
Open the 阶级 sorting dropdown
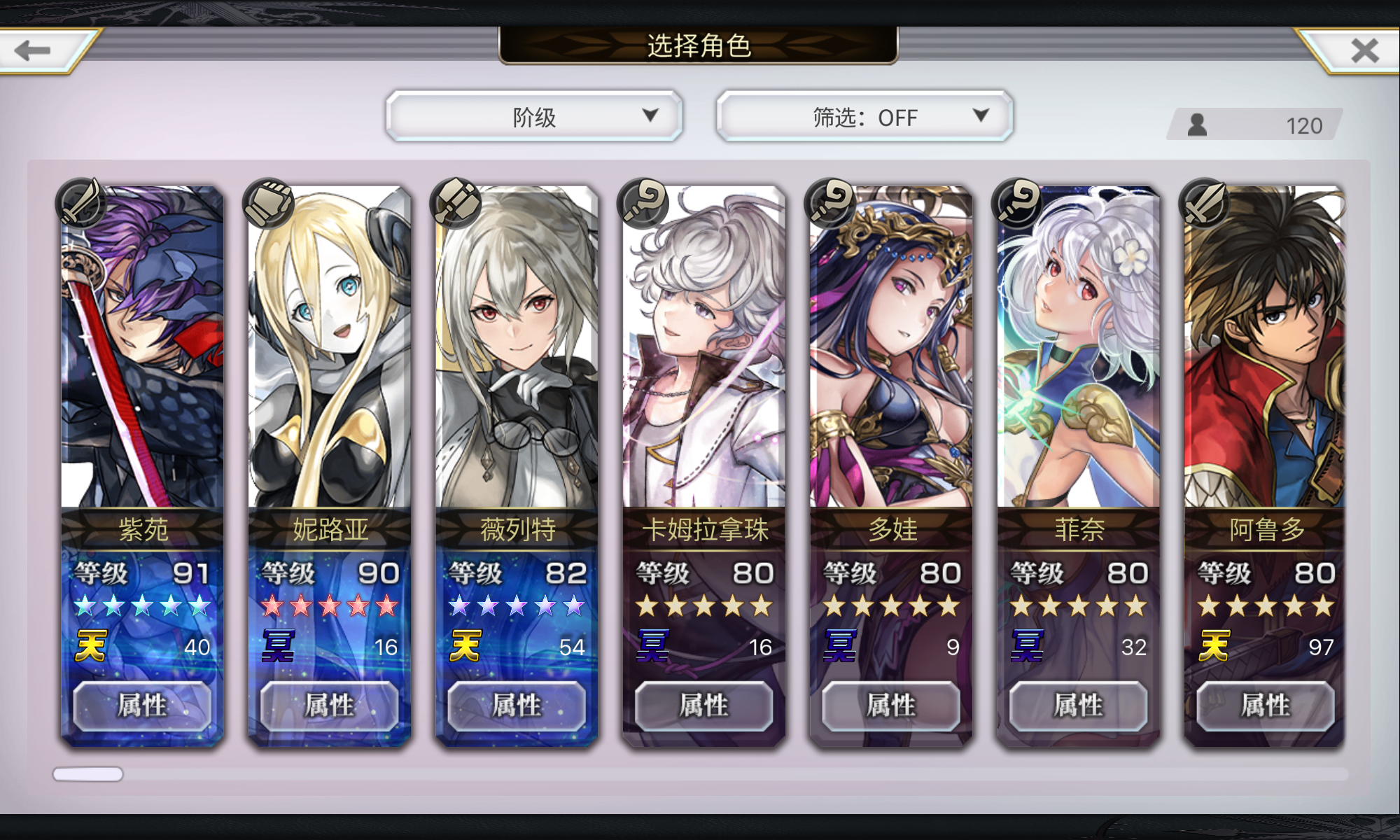click(x=535, y=116)
